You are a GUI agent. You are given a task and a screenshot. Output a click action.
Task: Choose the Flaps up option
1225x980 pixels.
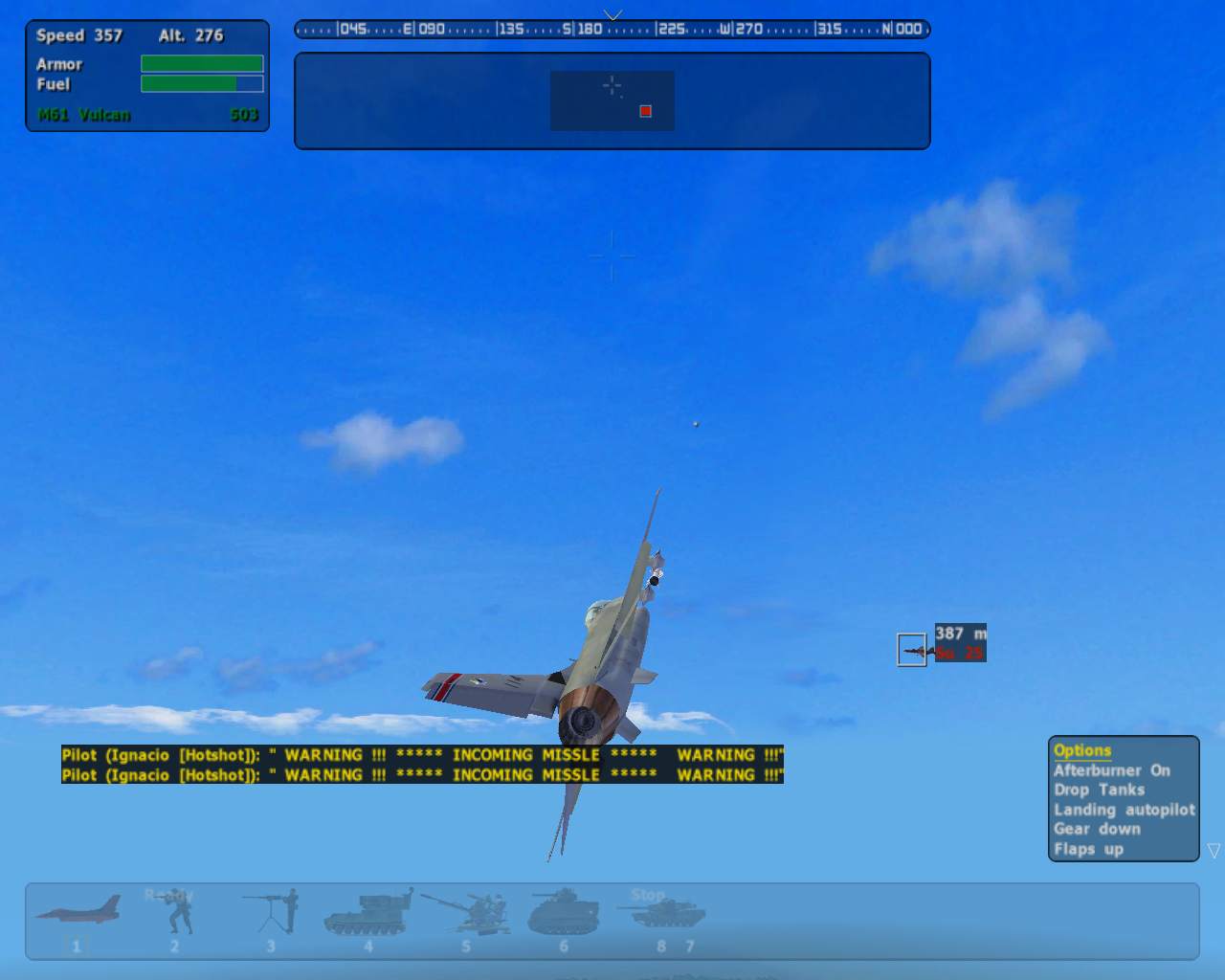(1088, 849)
